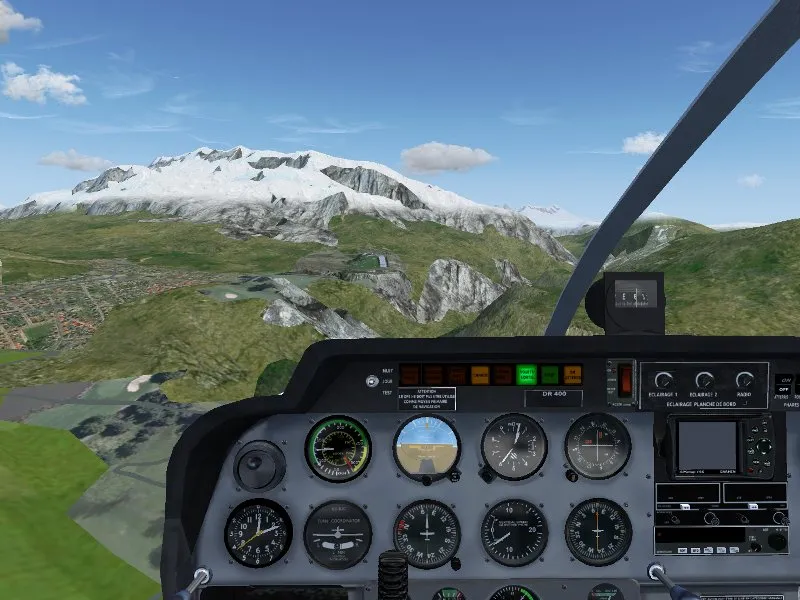This screenshot has width=800, height=600.
Task: Adjust the ECLAIRAGE 2 lighting knob
Action: coord(704,380)
